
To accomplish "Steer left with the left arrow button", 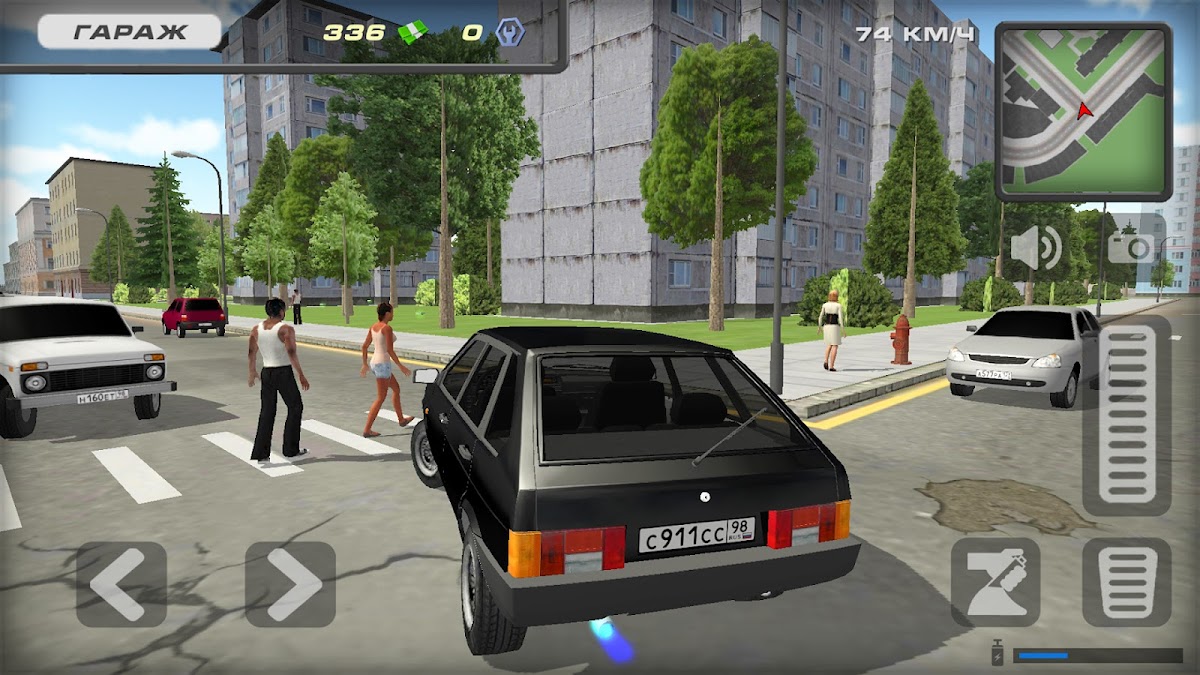I will [121, 584].
